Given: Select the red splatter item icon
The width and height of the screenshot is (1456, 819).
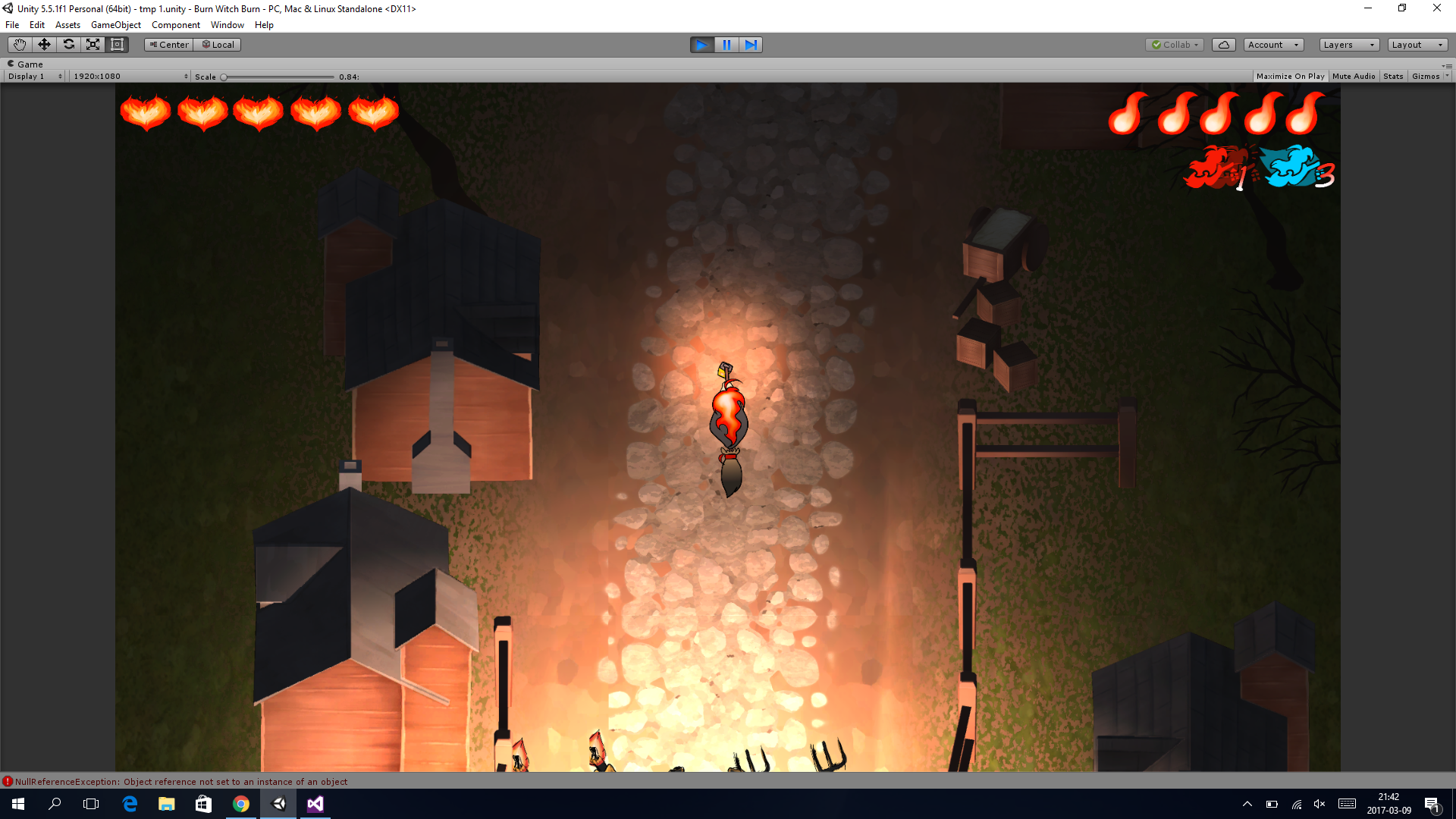Looking at the screenshot, I should [x=1213, y=168].
